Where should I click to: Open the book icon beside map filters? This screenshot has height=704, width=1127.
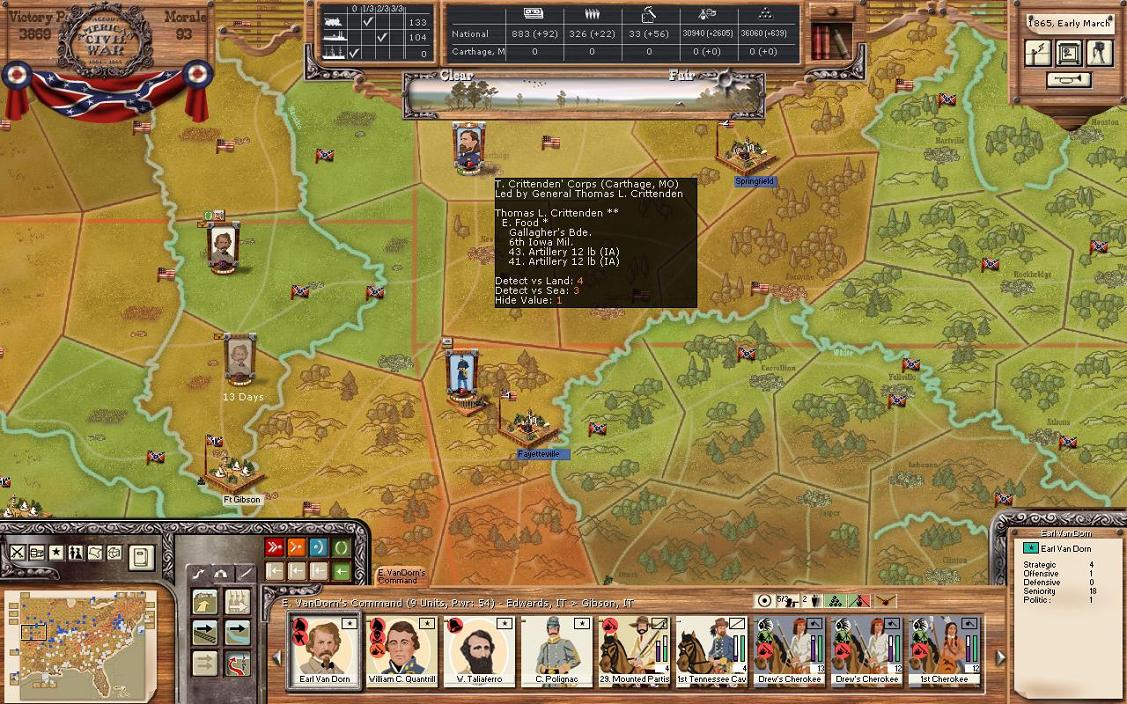(141, 556)
